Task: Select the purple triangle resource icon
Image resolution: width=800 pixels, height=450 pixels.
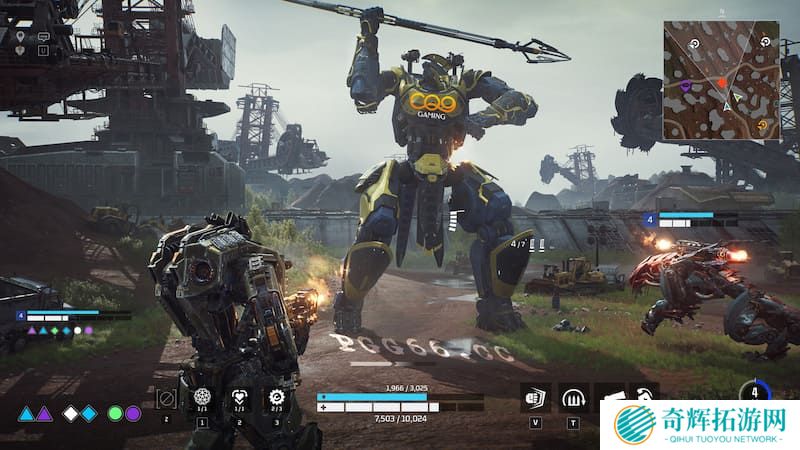Action: point(44,414)
